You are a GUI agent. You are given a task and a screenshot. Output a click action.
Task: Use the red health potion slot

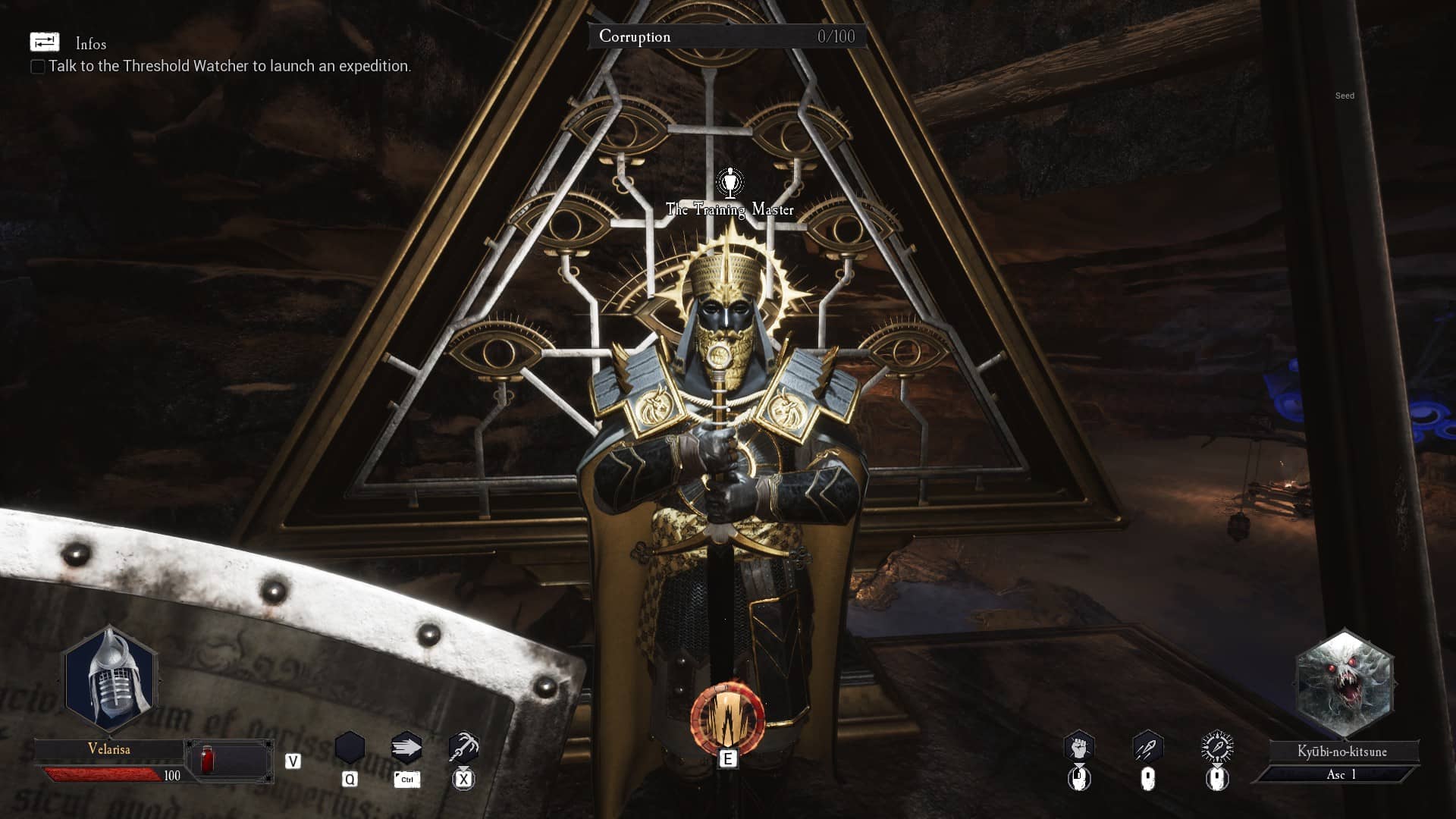[x=207, y=760]
